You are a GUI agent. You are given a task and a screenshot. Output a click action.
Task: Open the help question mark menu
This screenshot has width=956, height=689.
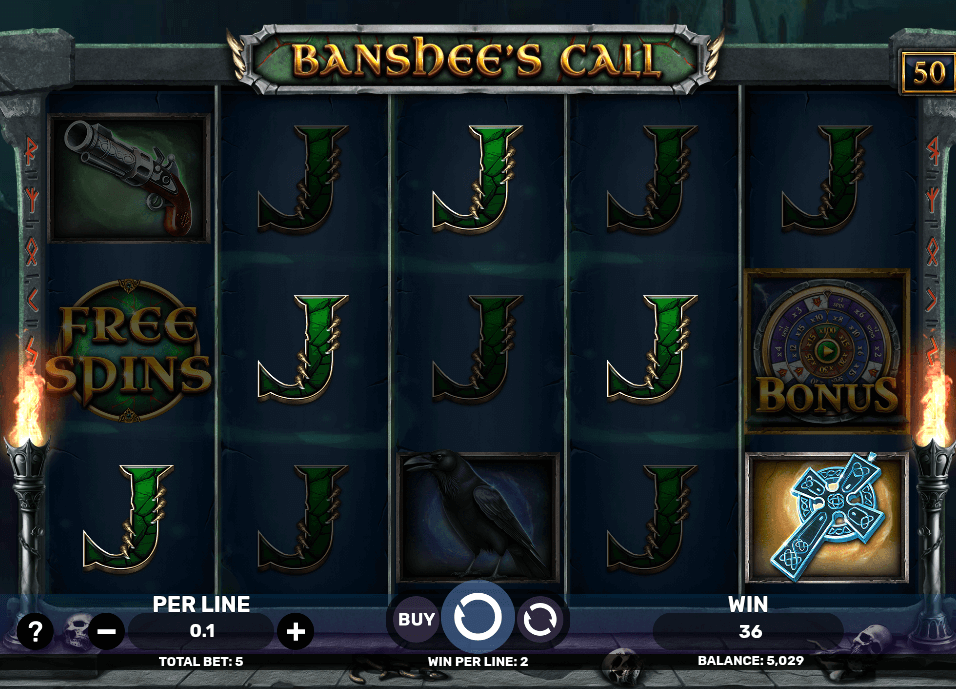point(36,631)
